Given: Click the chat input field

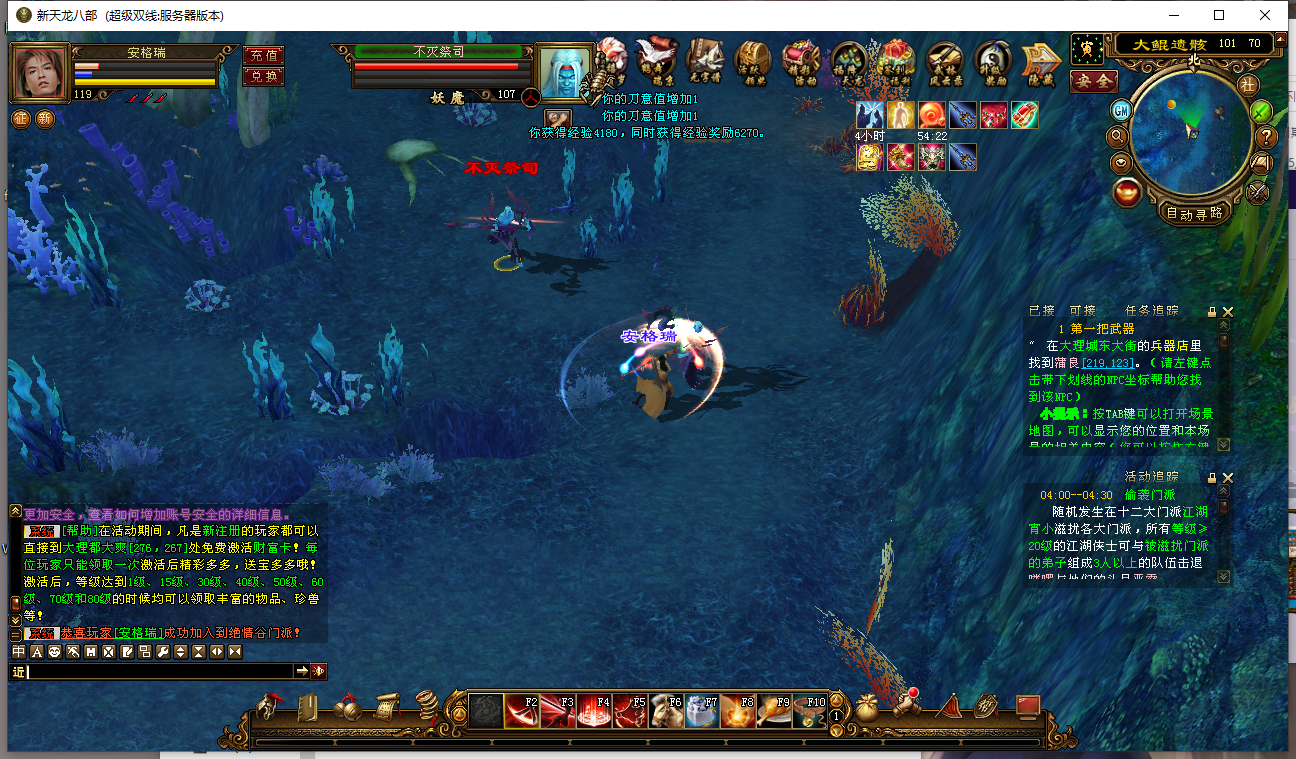Looking at the screenshot, I should [x=160, y=671].
